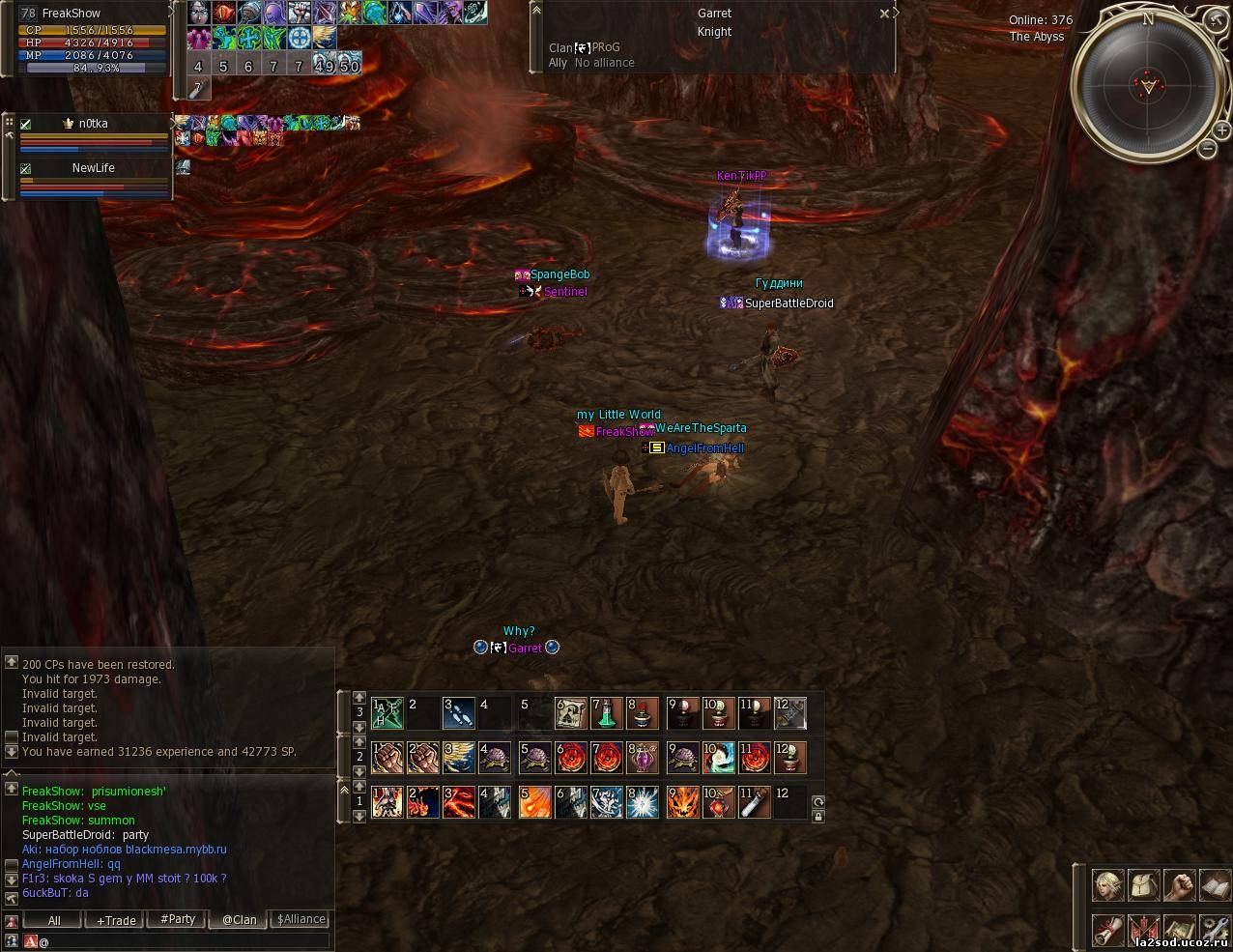
Task: Open the +Trade chat tab
Action: pos(116,920)
